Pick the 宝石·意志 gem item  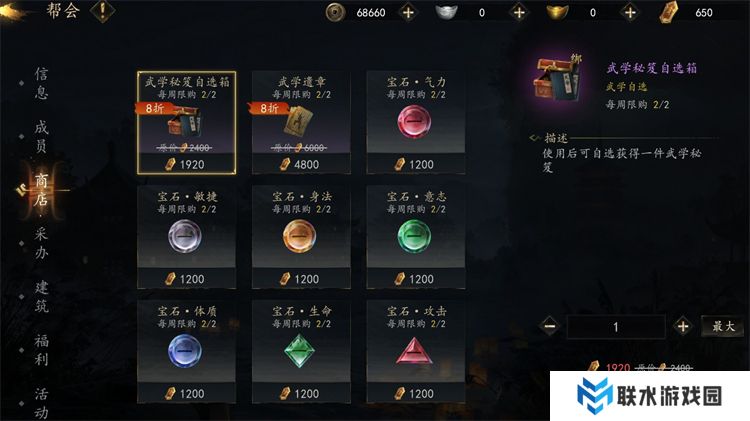[416, 236]
